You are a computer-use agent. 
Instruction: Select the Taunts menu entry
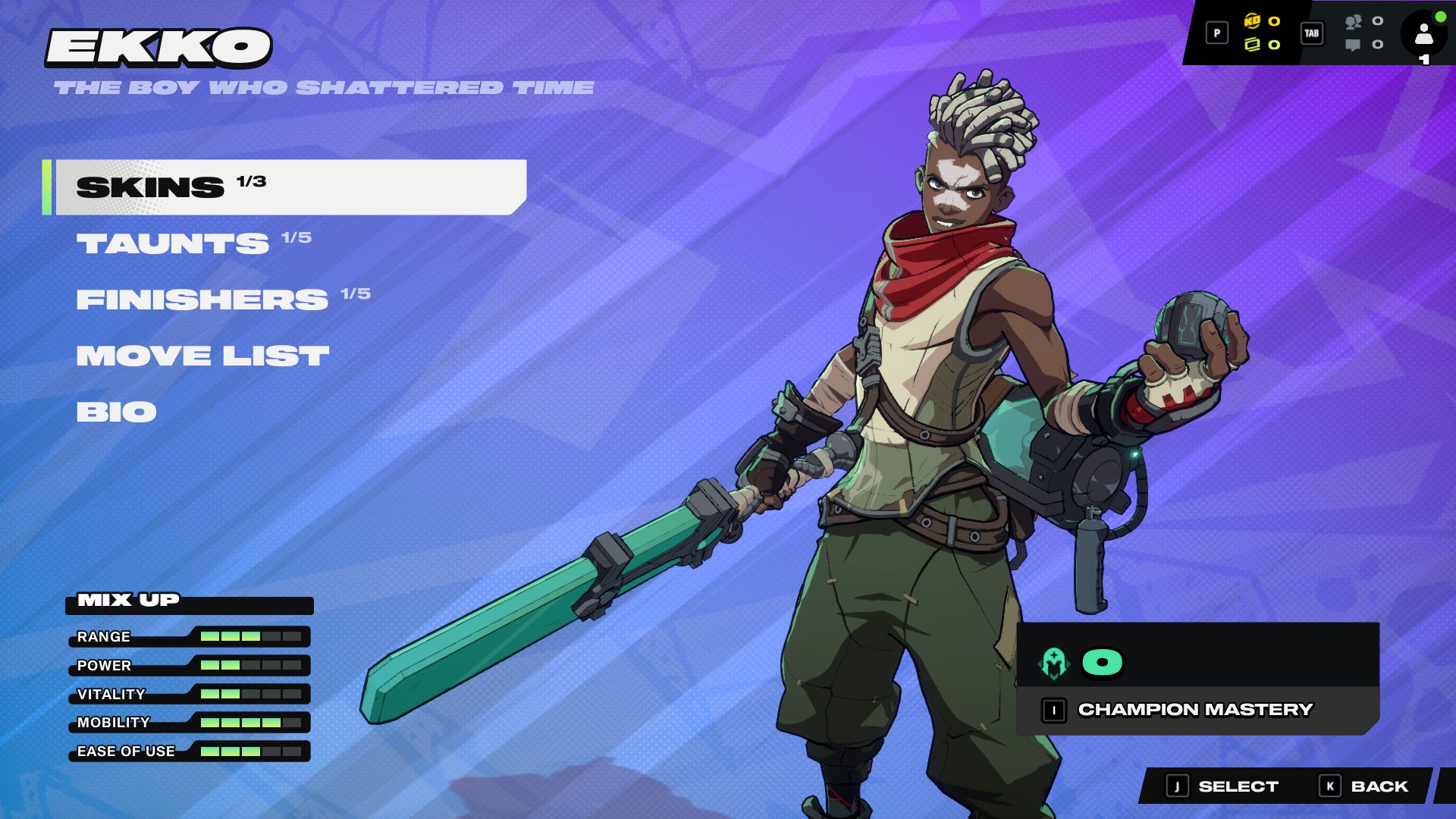(x=173, y=243)
